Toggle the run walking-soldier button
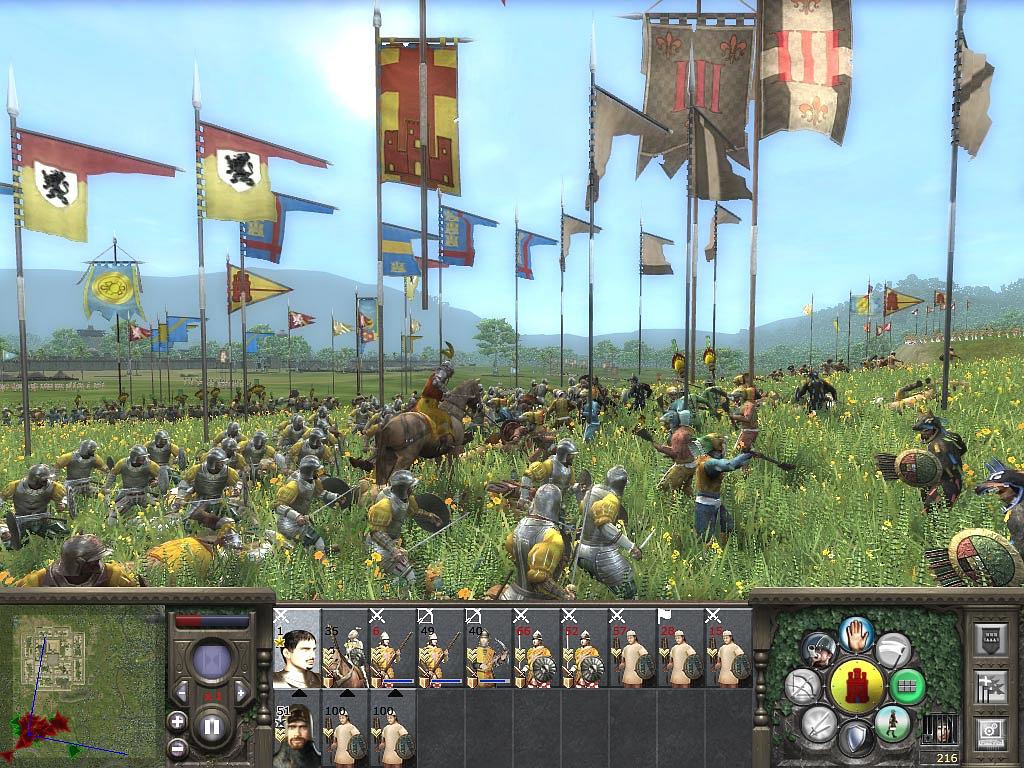 coord(892,722)
